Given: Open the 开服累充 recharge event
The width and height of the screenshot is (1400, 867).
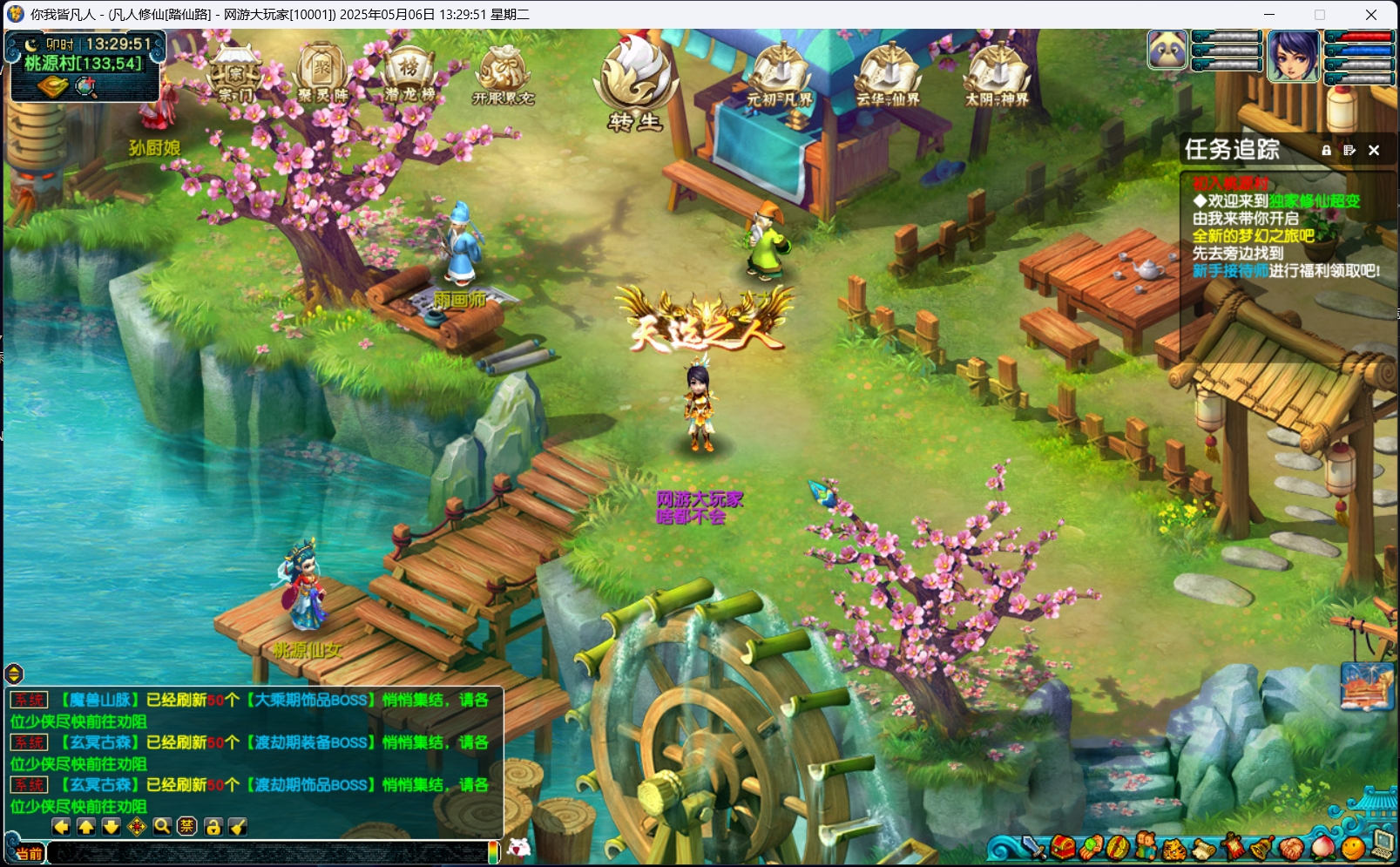Looking at the screenshot, I should (x=503, y=75).
